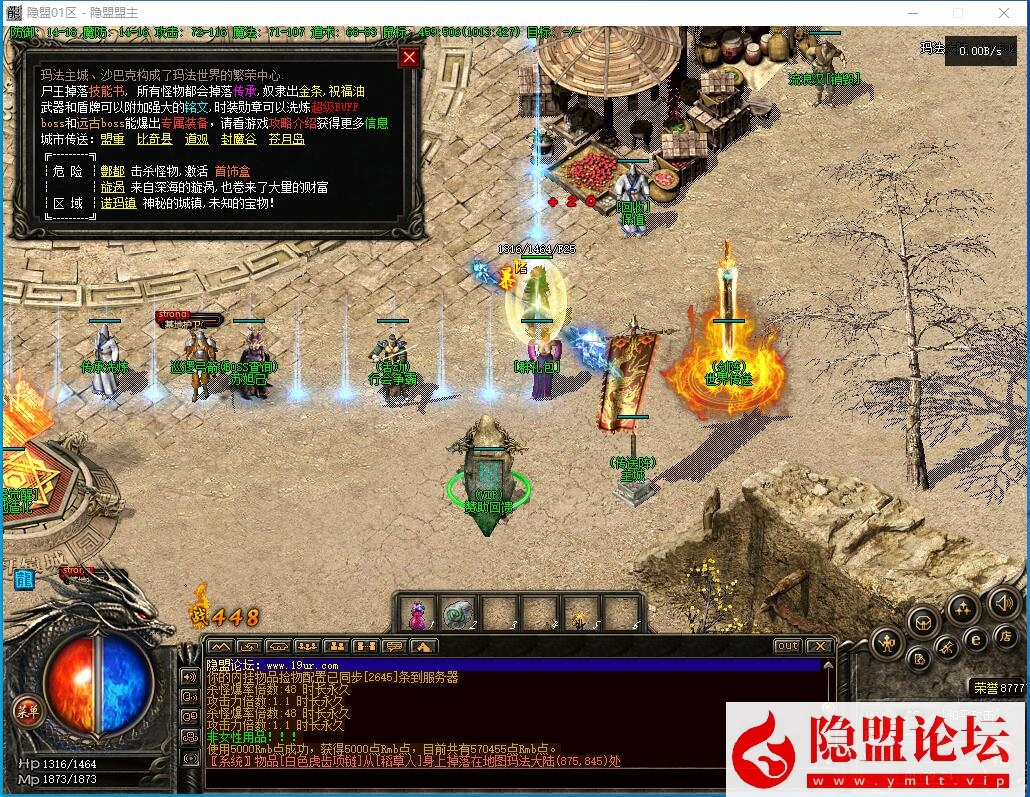
Task: Use the grey scroll item in belt slot 2
Action: pos(458,612)
